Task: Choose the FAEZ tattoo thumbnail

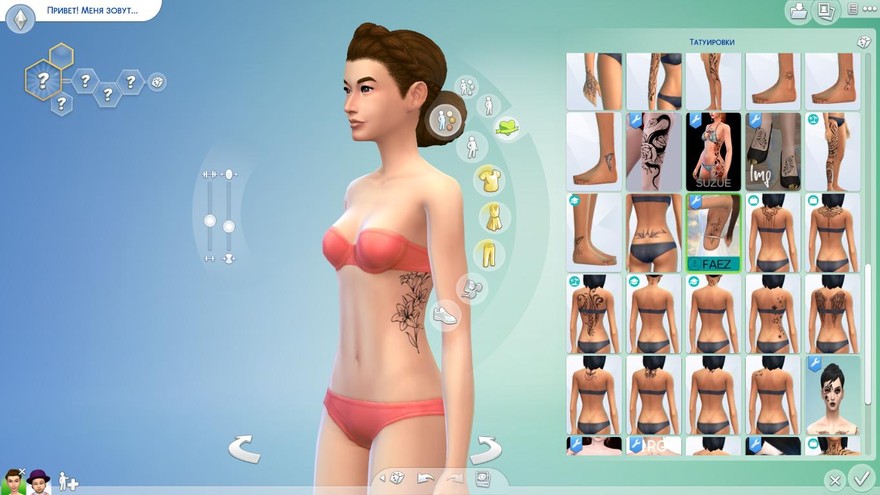Action: pos(713,232)
